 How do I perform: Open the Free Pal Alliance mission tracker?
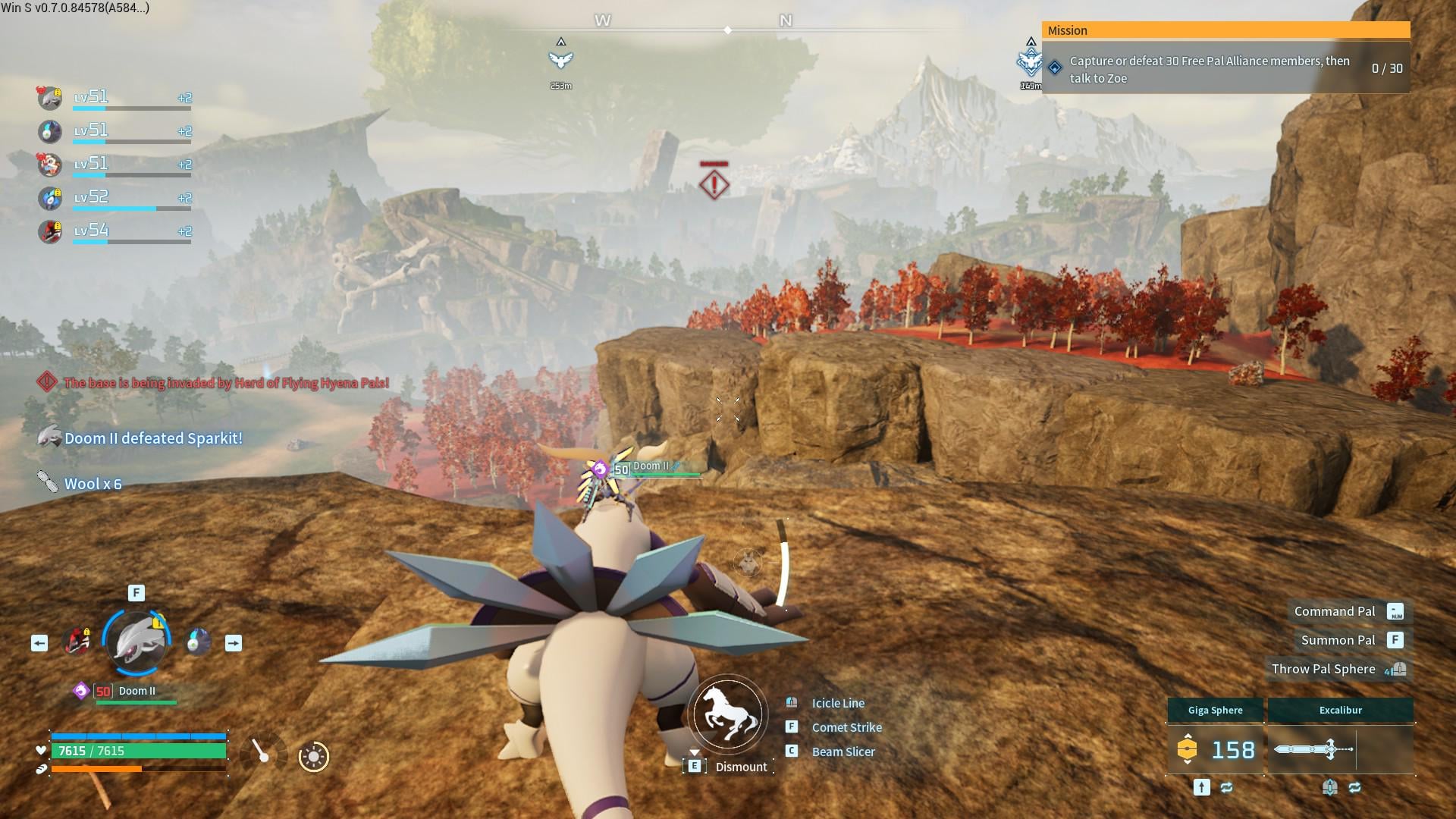click(x=1225, y=69)
